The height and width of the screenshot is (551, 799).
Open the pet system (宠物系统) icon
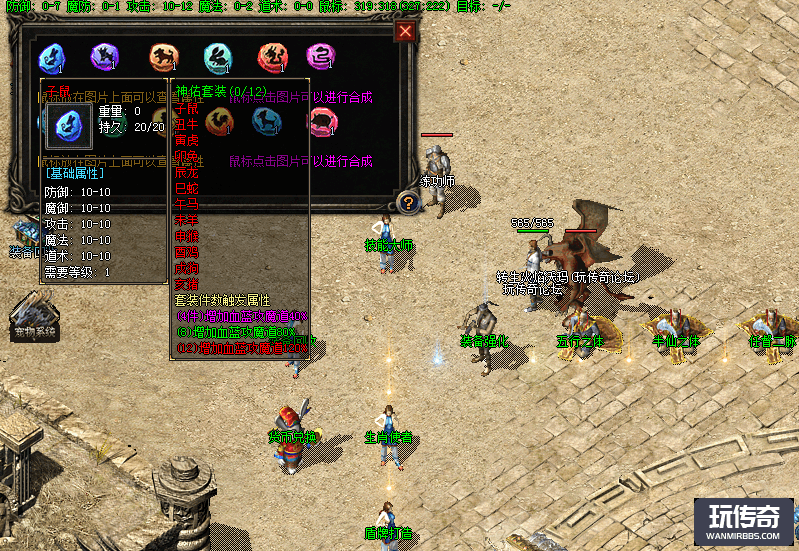coord(34,314)
